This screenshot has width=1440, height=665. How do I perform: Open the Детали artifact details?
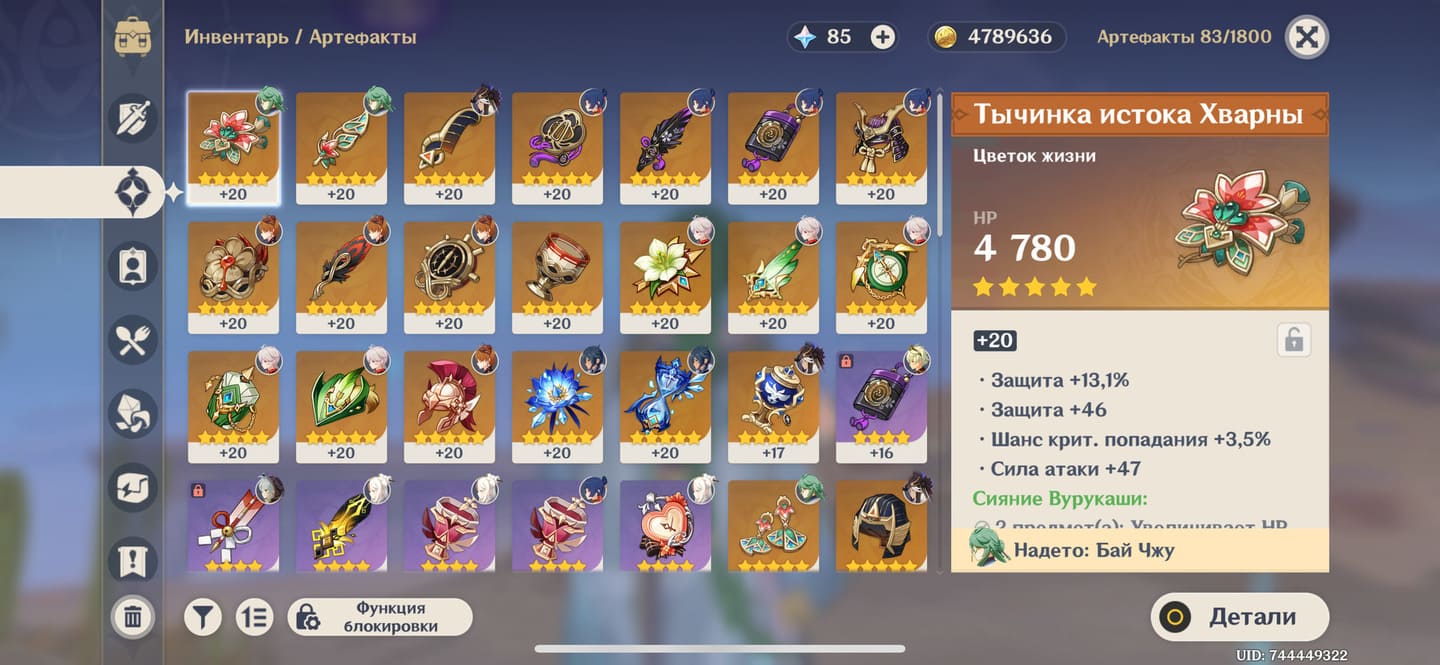(1239, 617)
